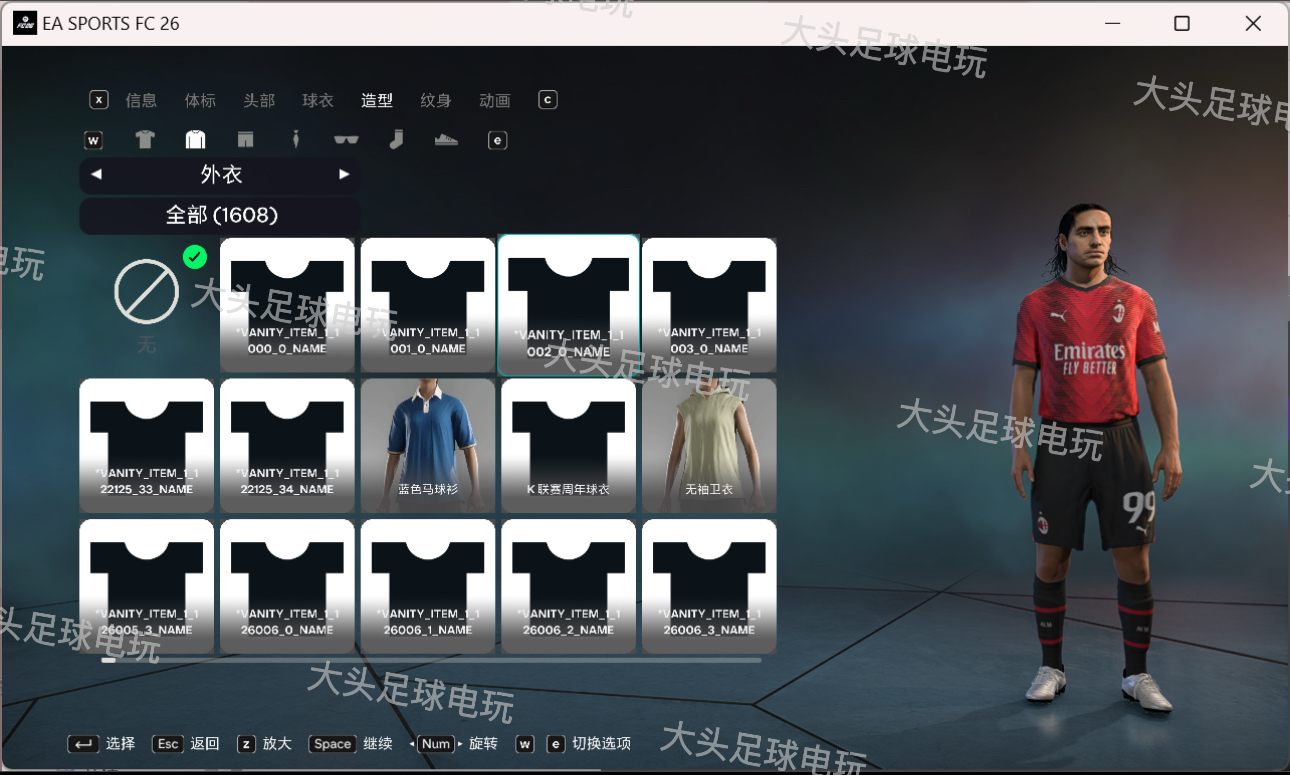1290x775 pixels.
Task: Switch to the 纹身 tab
Action: (x=435, y=100)
